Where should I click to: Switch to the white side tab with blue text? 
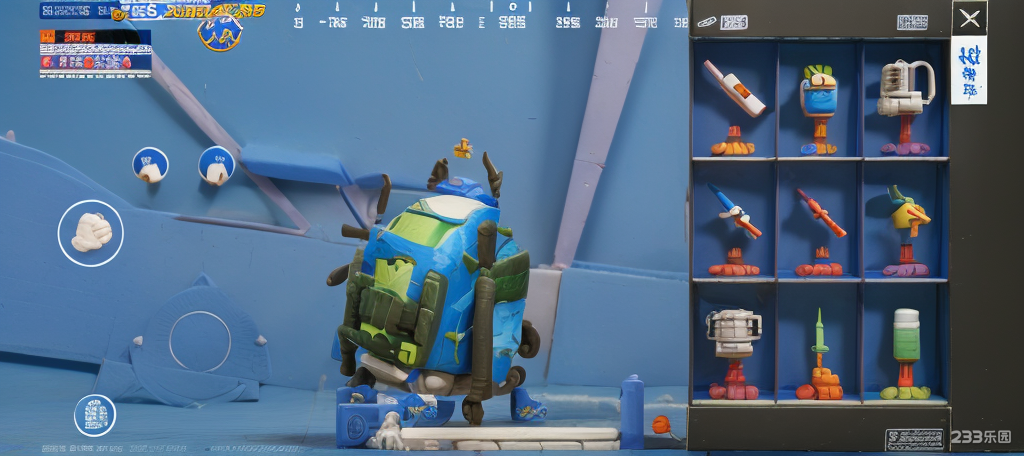coord(968,70)
